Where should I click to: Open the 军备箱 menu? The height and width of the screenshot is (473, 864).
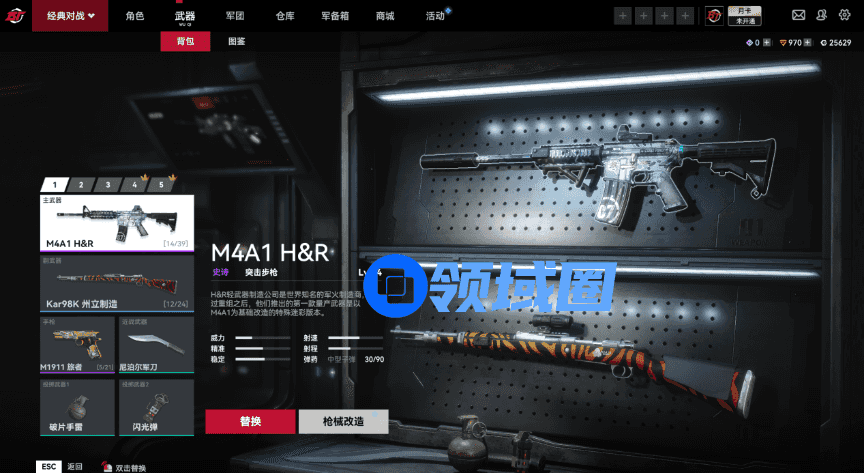[335, 16]
